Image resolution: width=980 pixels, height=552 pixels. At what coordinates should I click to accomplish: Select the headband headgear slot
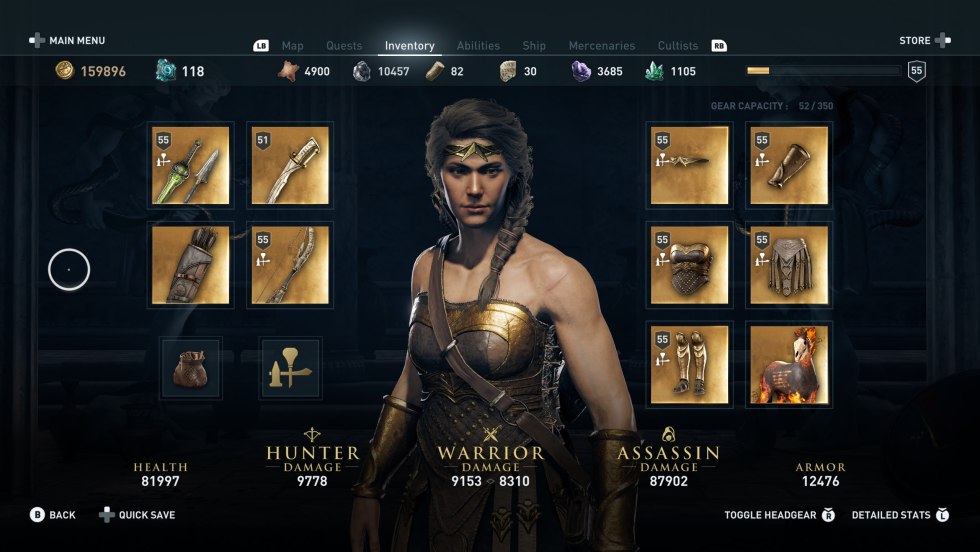pos(689,165)
